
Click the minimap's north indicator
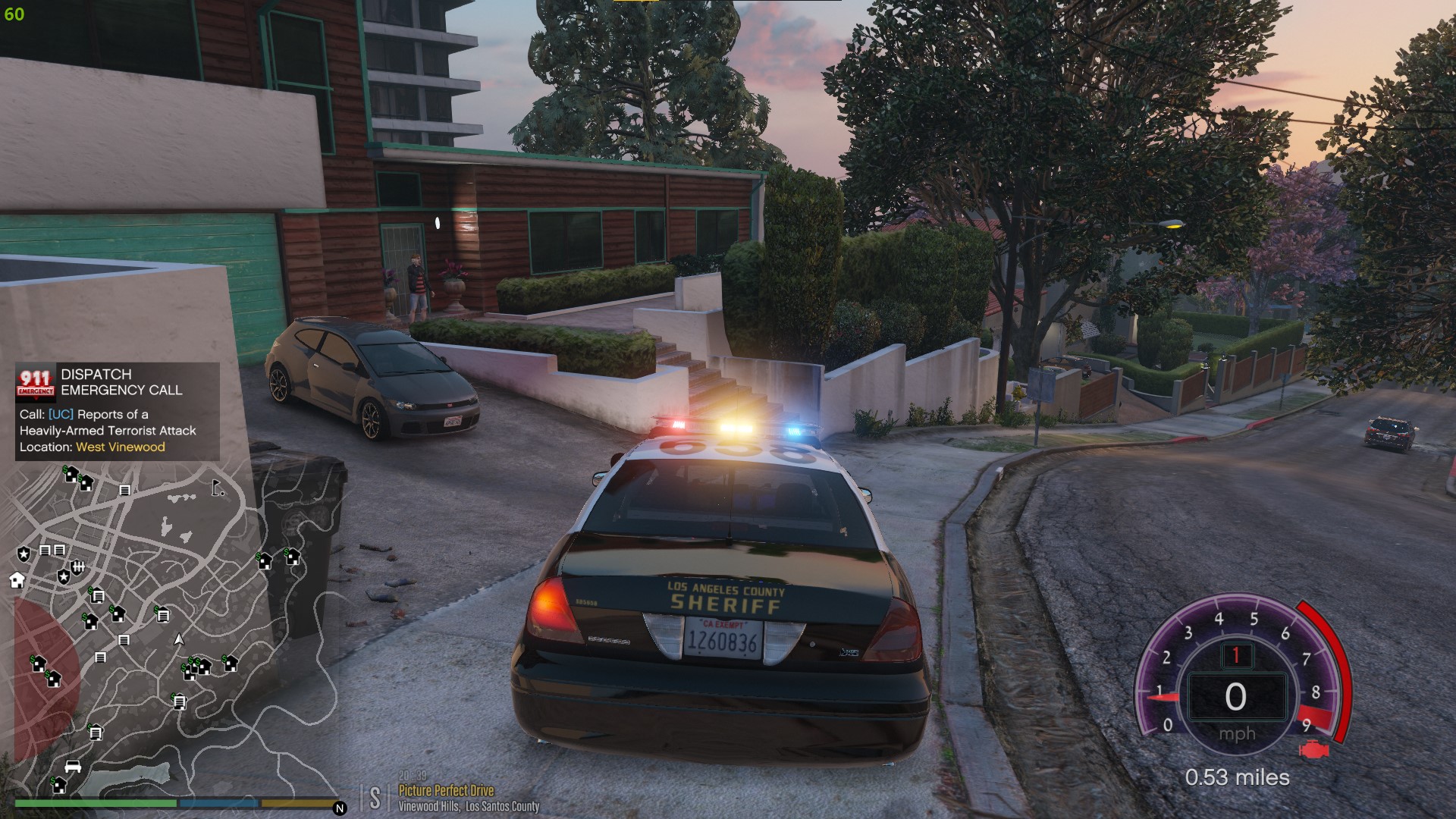340,808
